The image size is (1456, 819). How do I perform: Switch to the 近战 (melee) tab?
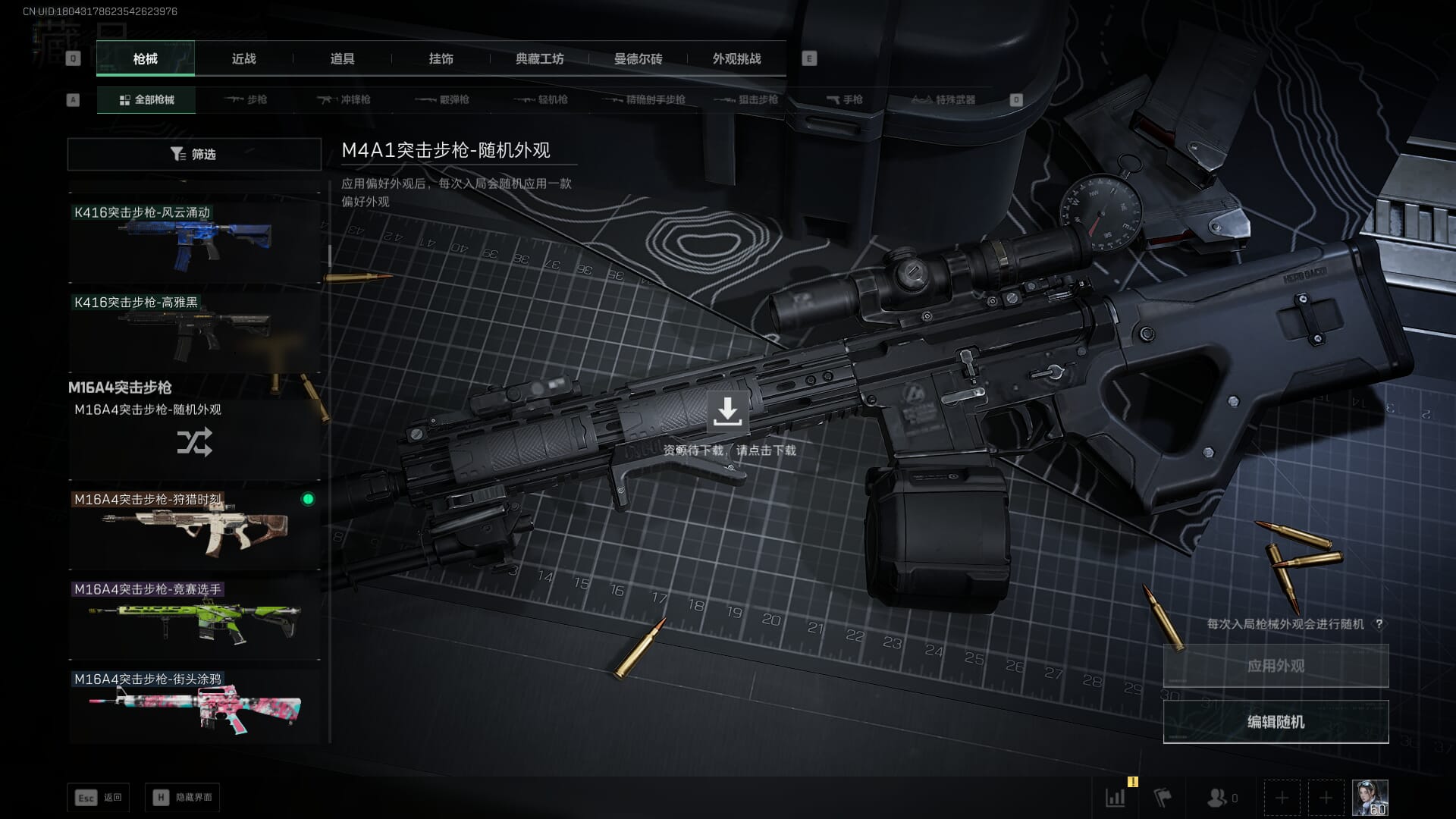tap(243, 58)
